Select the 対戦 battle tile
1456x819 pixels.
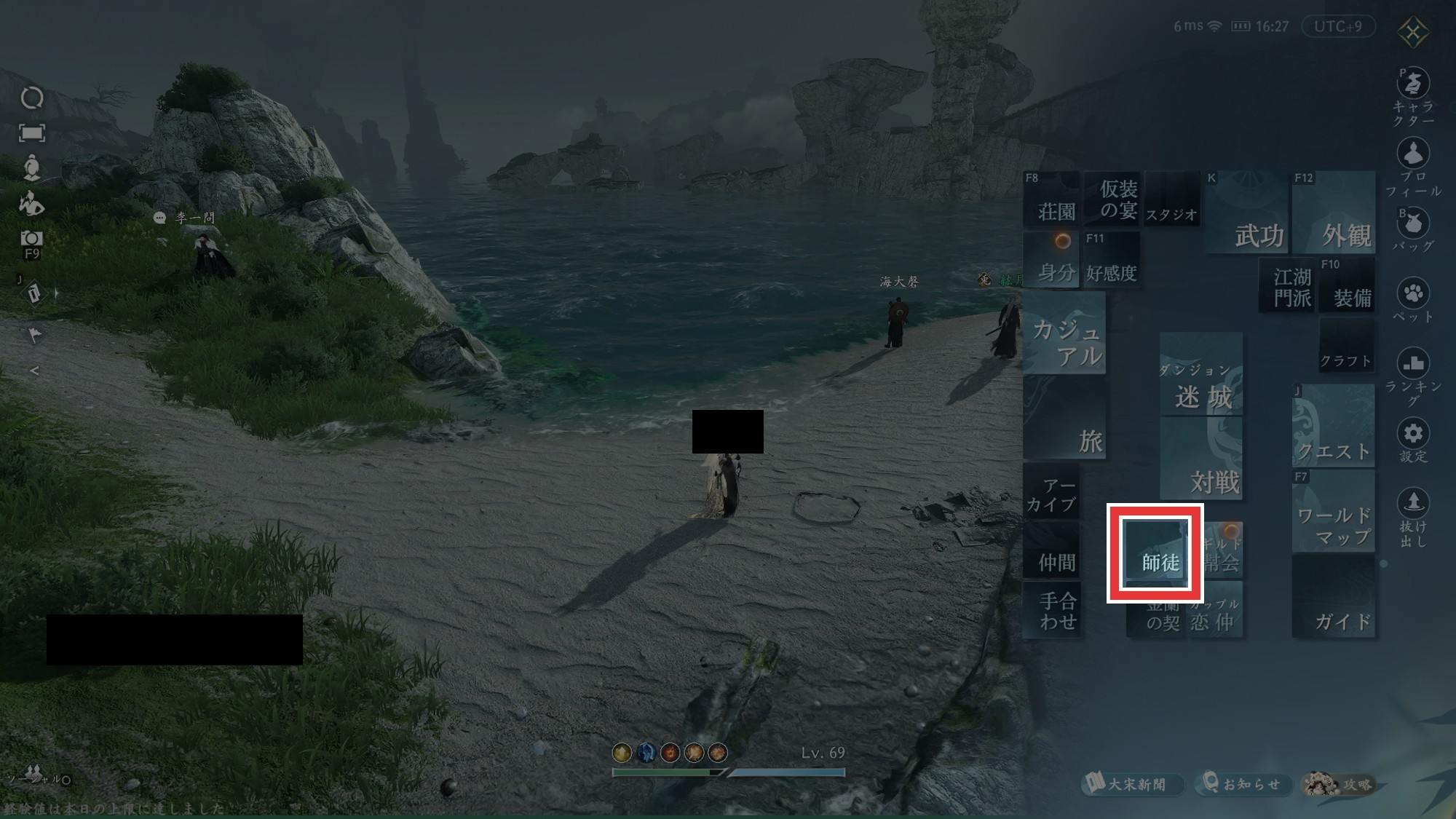[x=1201, y=460]
